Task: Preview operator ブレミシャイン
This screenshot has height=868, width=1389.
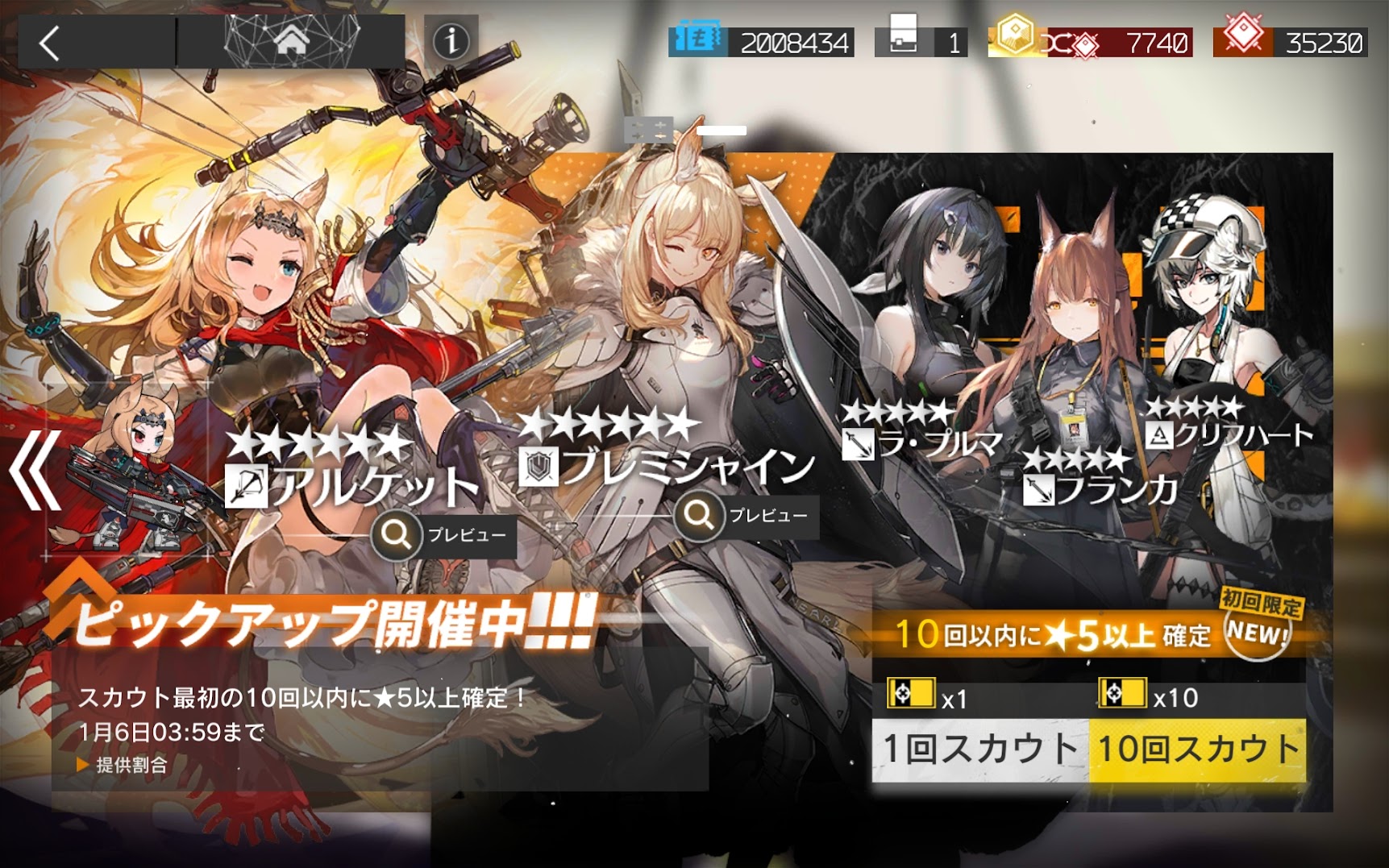Action: click(746, 516)
